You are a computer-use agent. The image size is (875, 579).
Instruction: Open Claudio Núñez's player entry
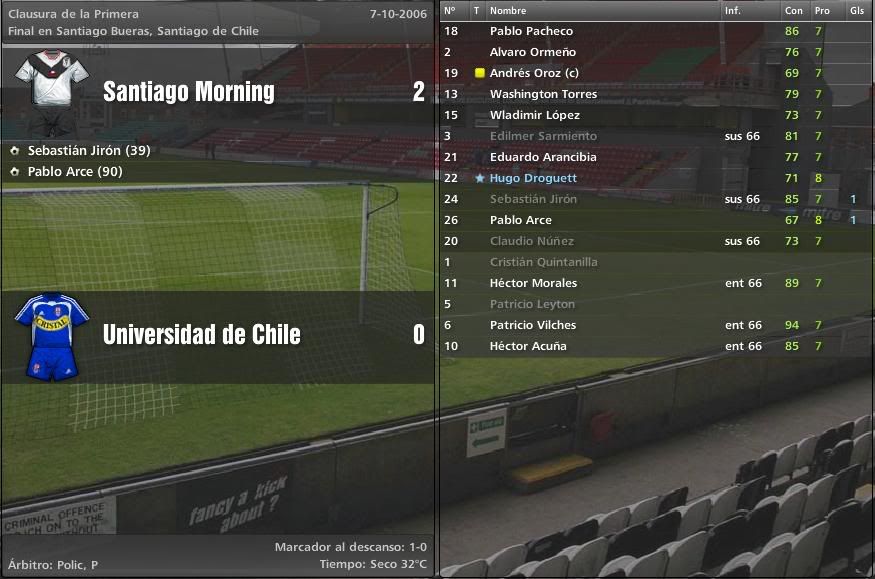point(531,241)
